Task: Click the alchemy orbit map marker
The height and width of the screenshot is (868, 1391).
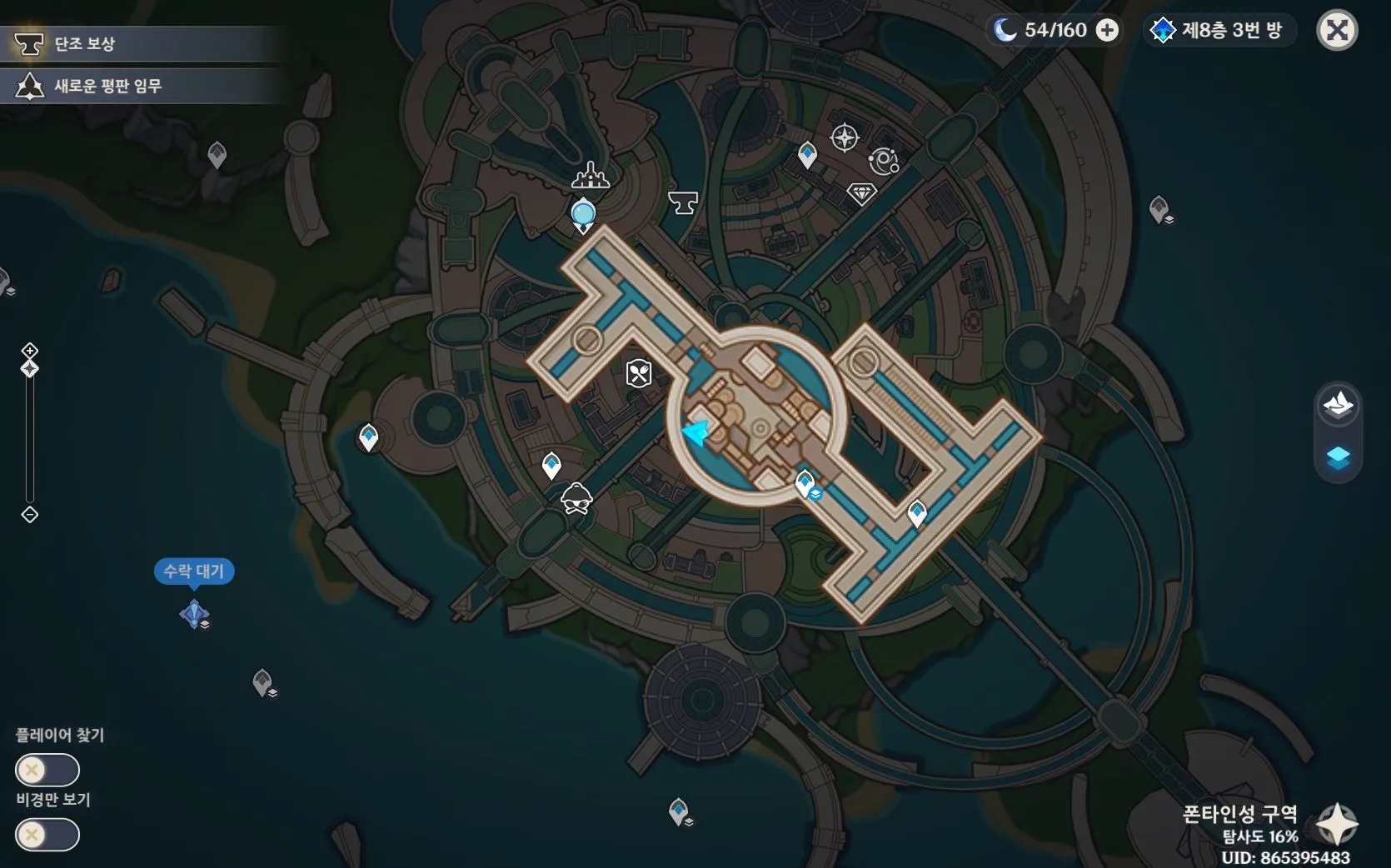Action: pos(883,161)
